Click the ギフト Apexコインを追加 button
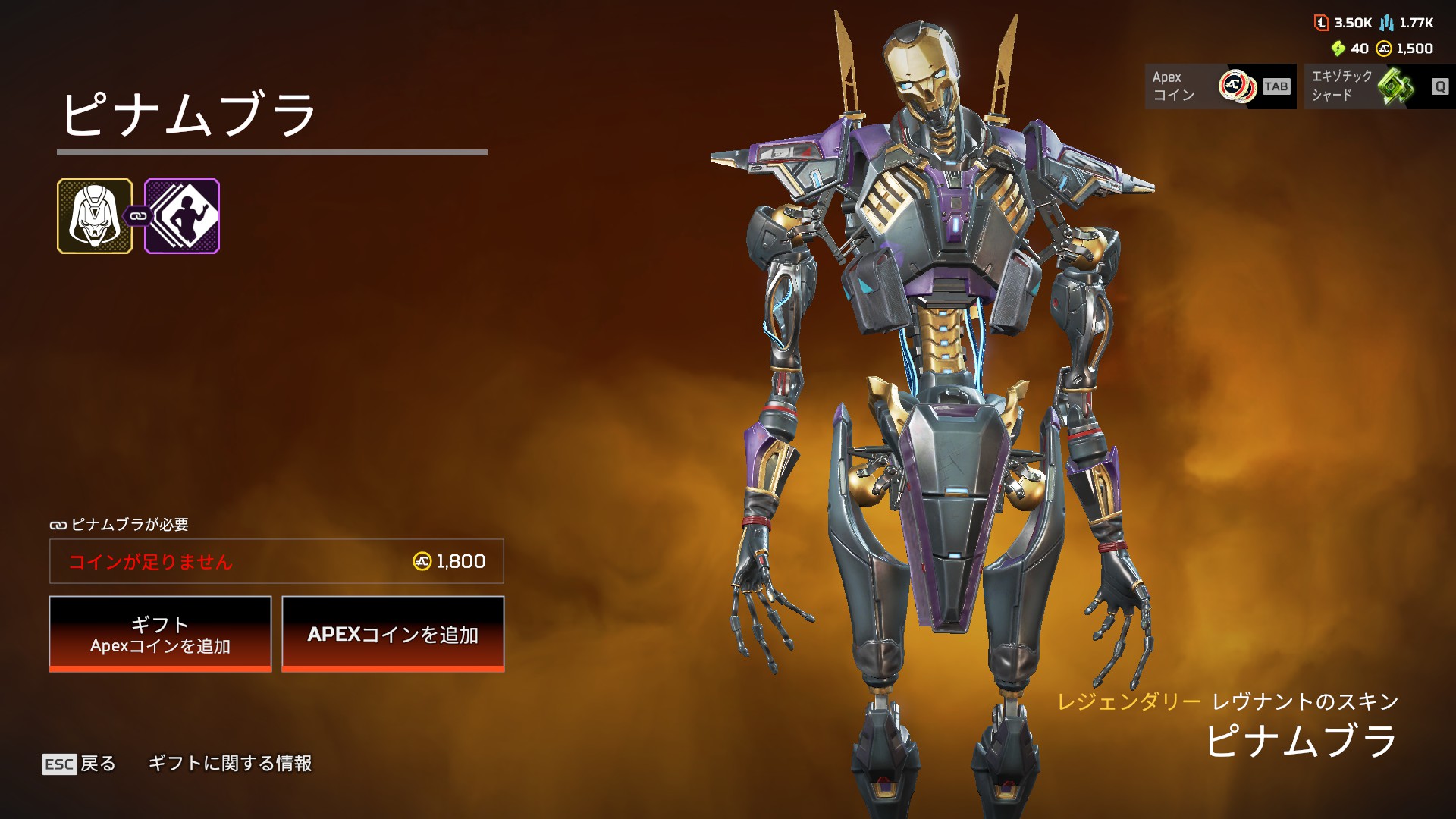This screenshot has width=1456, height=819. (160, 633)
